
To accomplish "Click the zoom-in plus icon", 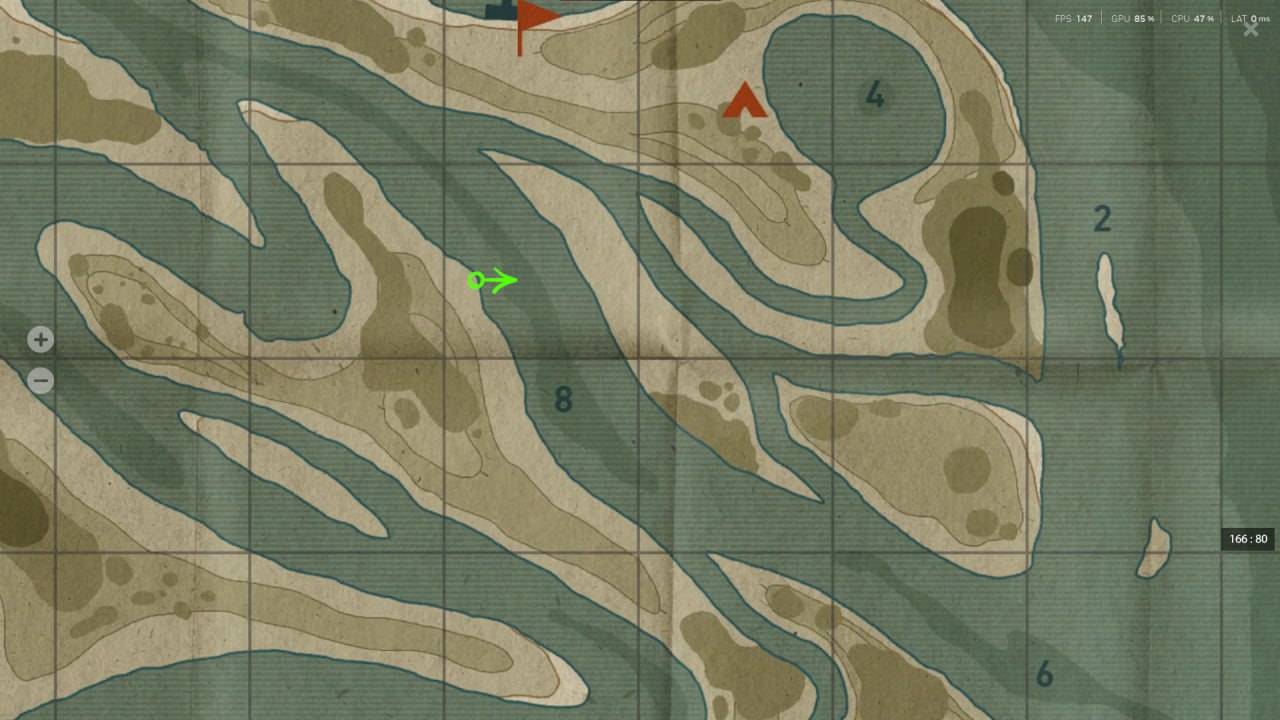I will tap(40, 340).
